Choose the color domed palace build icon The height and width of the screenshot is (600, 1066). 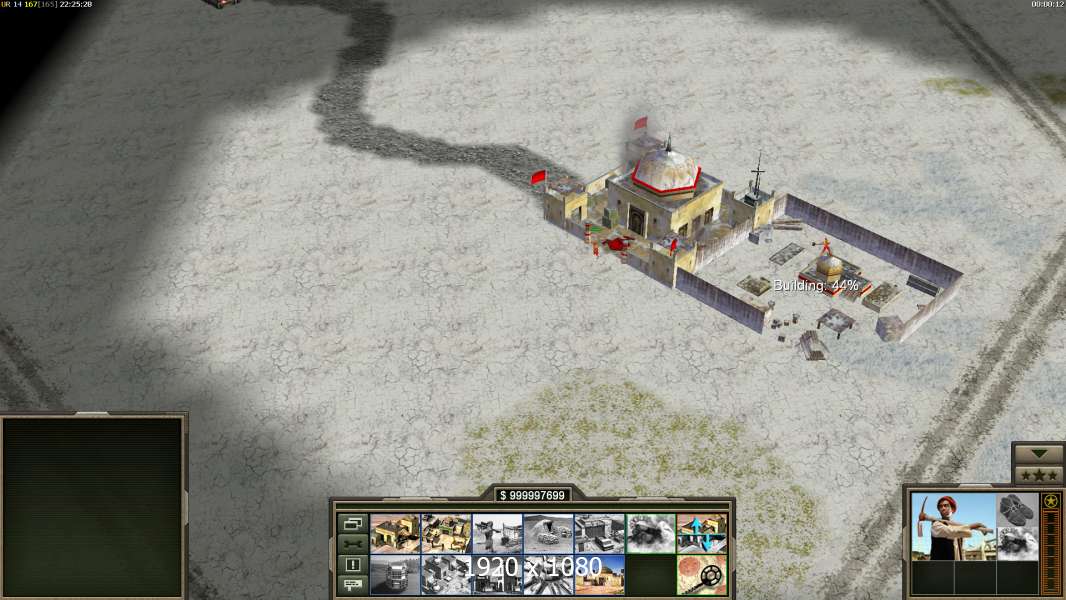[x=599, y=575]
